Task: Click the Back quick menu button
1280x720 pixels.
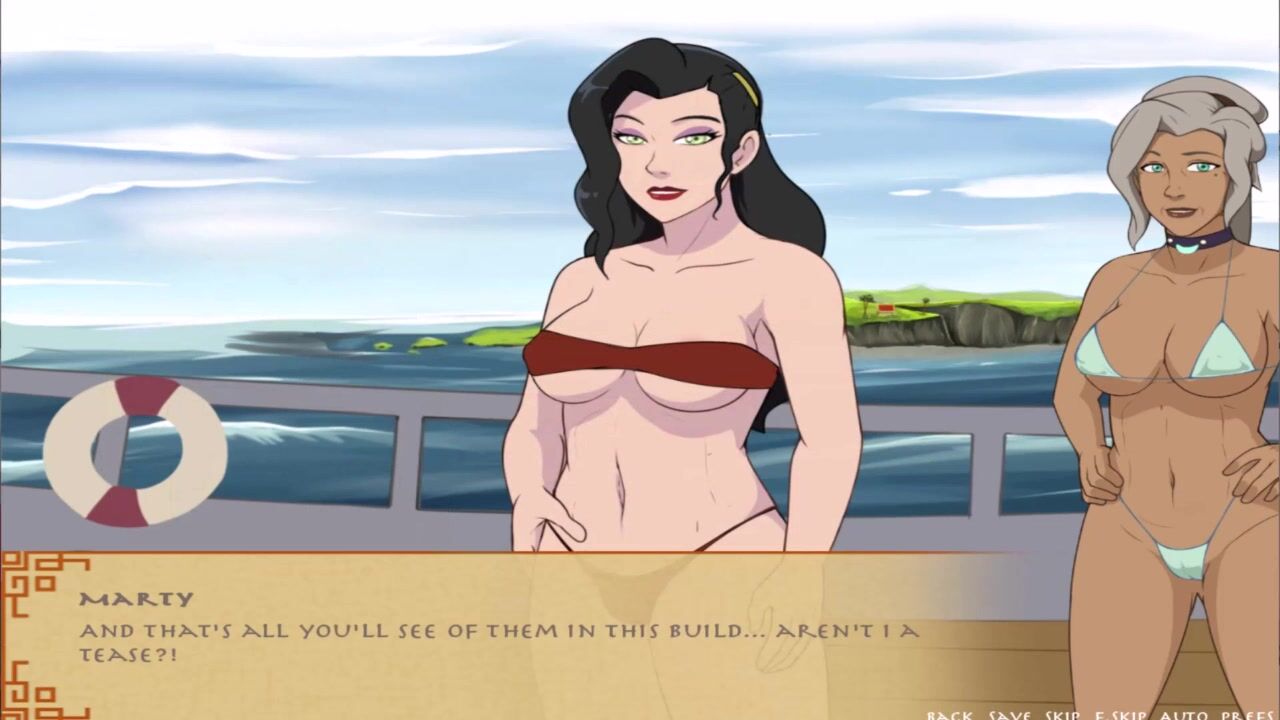Action: pos(950,715)
